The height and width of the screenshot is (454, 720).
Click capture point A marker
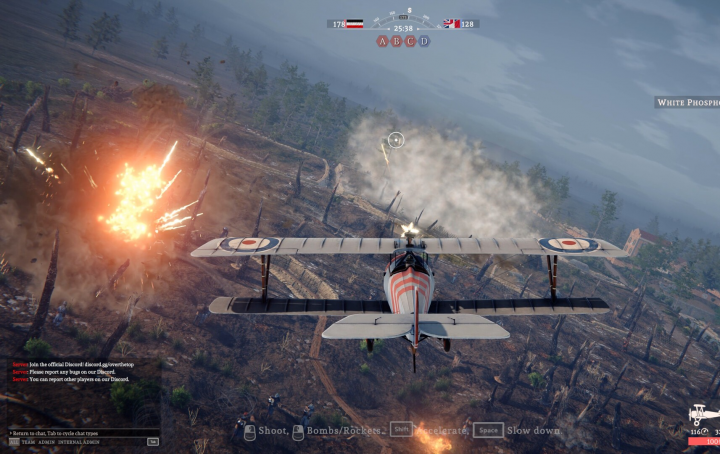click(382, 41)
